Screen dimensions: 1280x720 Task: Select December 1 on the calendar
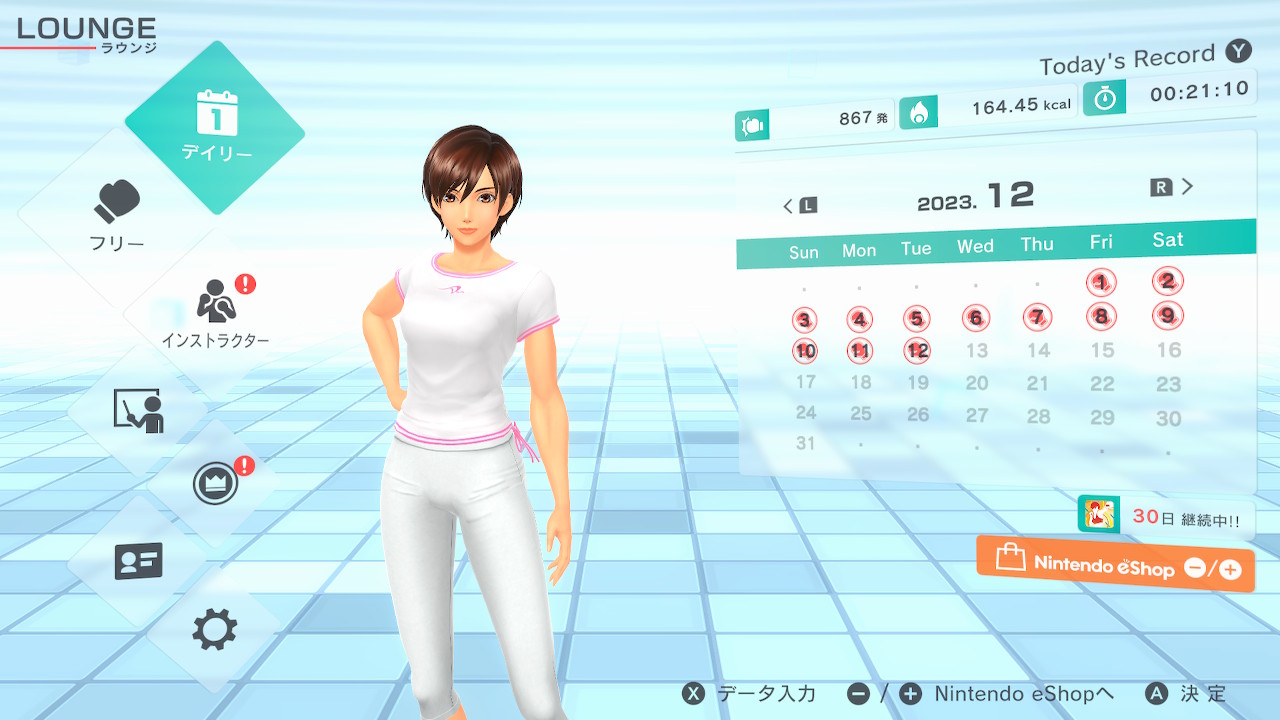pos(1101,283)
